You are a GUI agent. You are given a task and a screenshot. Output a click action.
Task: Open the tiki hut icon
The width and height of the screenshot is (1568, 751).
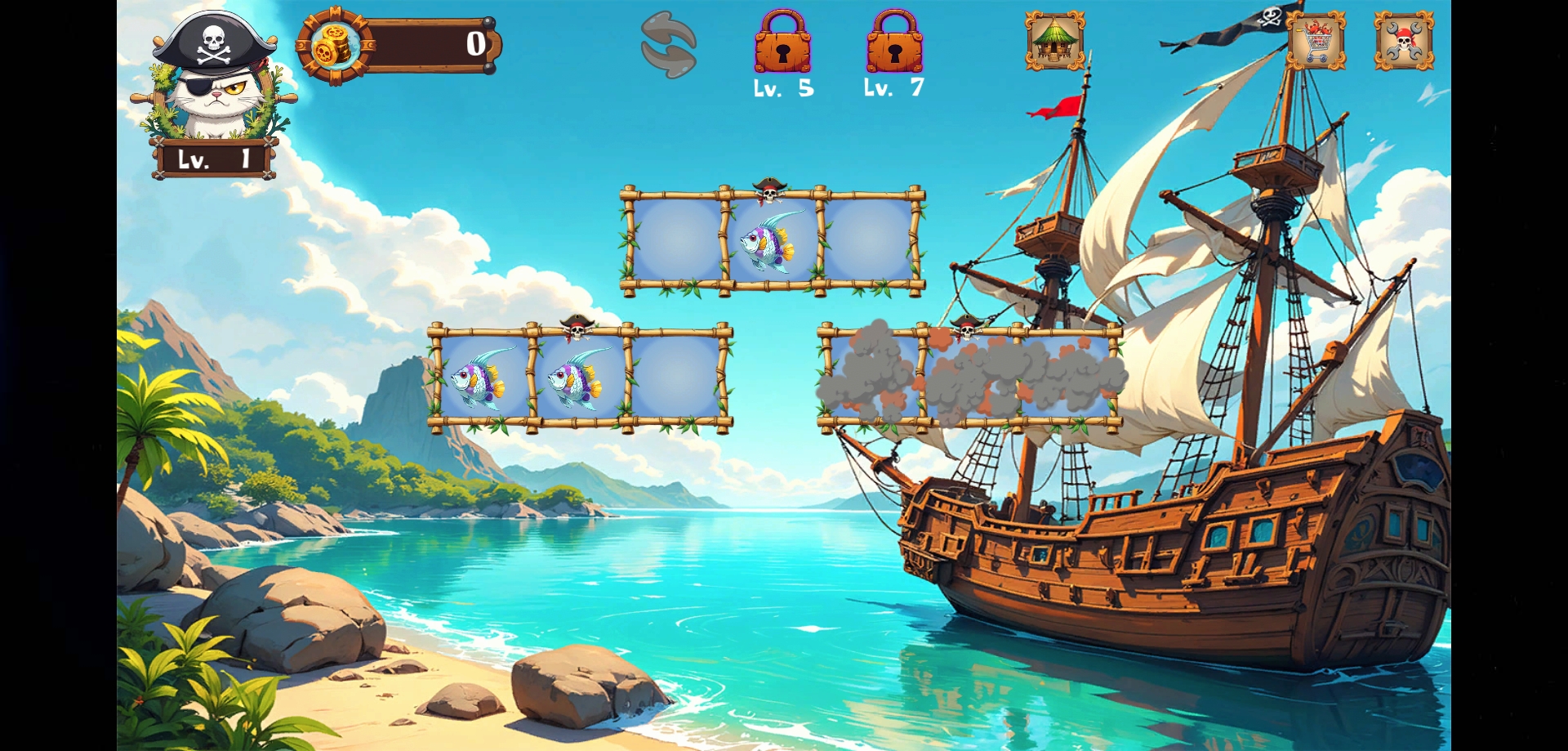coord(1055,41)
